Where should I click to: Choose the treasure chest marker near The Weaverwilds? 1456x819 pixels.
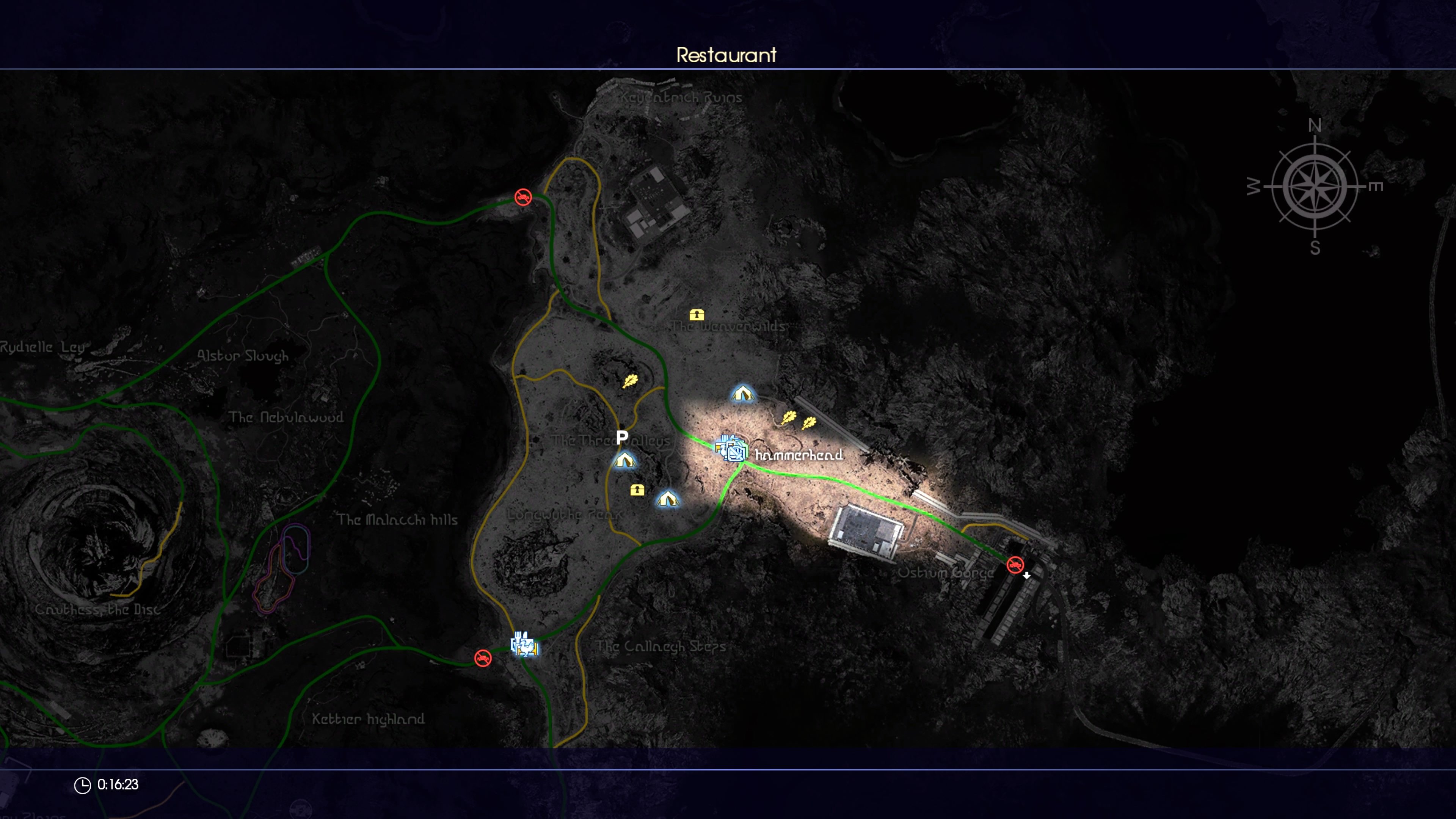pyautogui.click(x=697, y=315)
